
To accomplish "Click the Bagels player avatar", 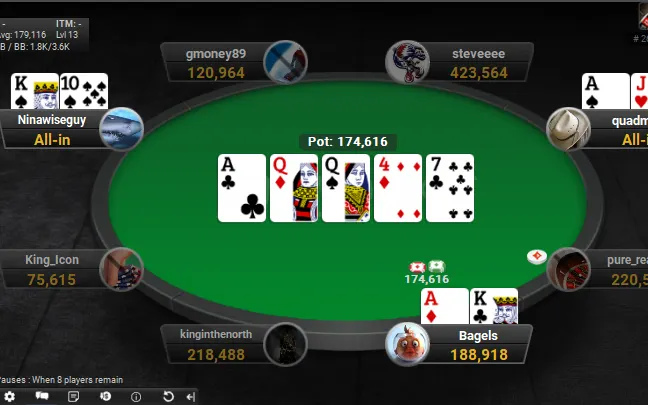I will pos(407,344).
